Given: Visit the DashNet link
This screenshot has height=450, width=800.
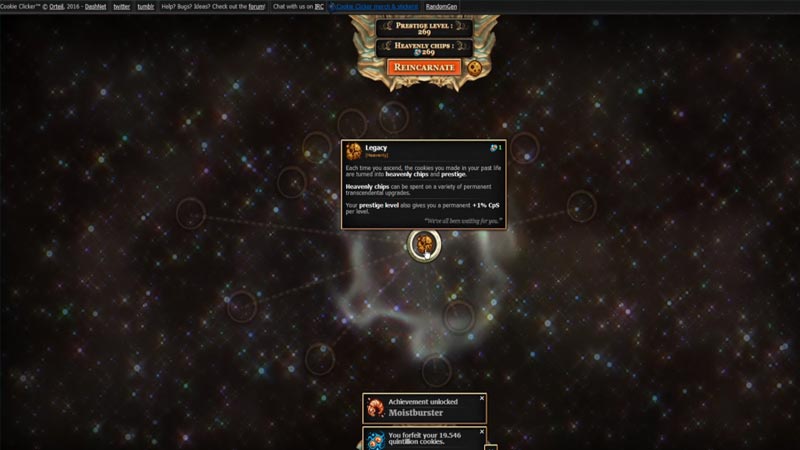Looking at the screenshot, I should [96, 6].
